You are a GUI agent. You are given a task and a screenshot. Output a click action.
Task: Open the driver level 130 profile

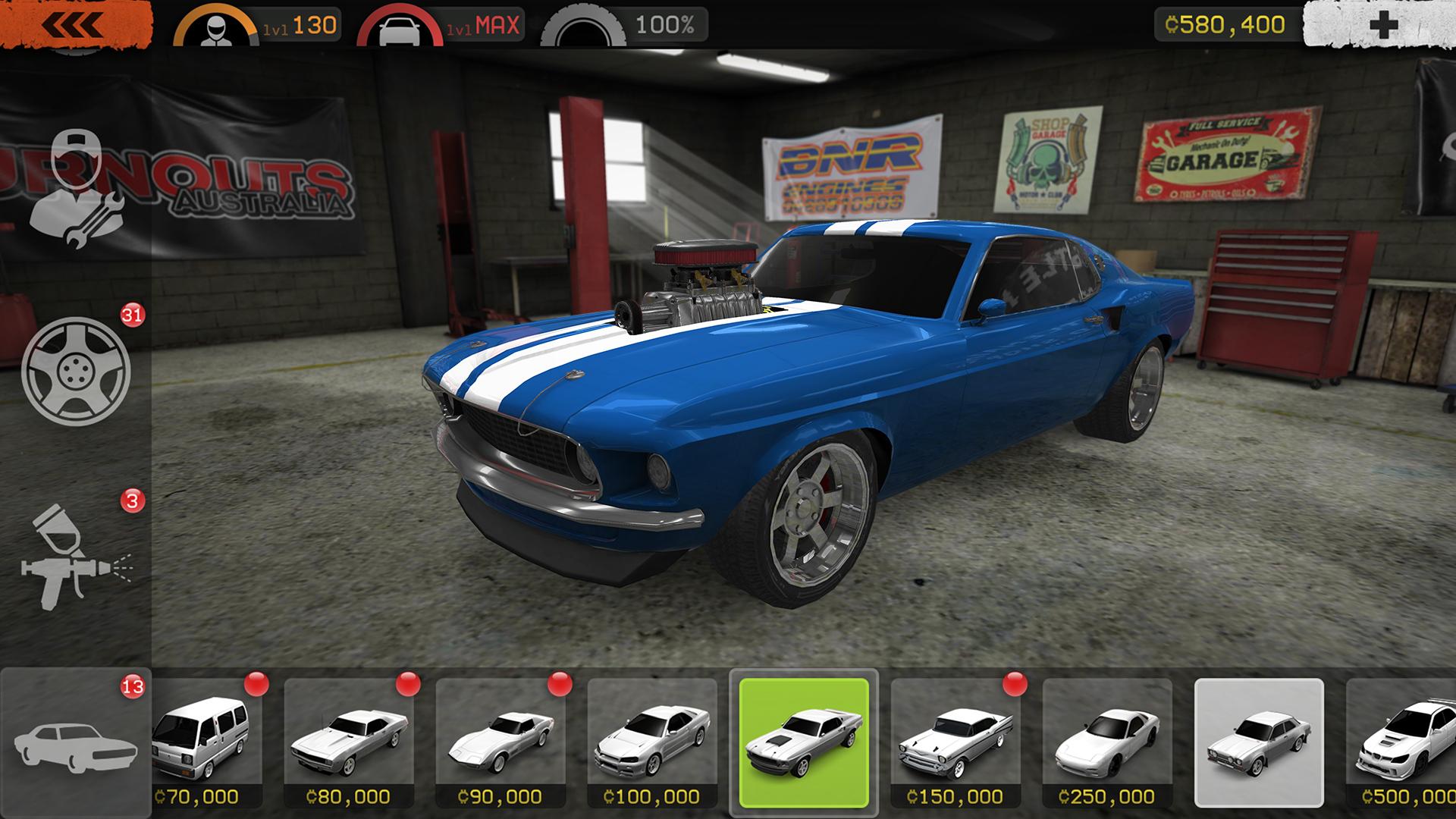coord(258,26)
